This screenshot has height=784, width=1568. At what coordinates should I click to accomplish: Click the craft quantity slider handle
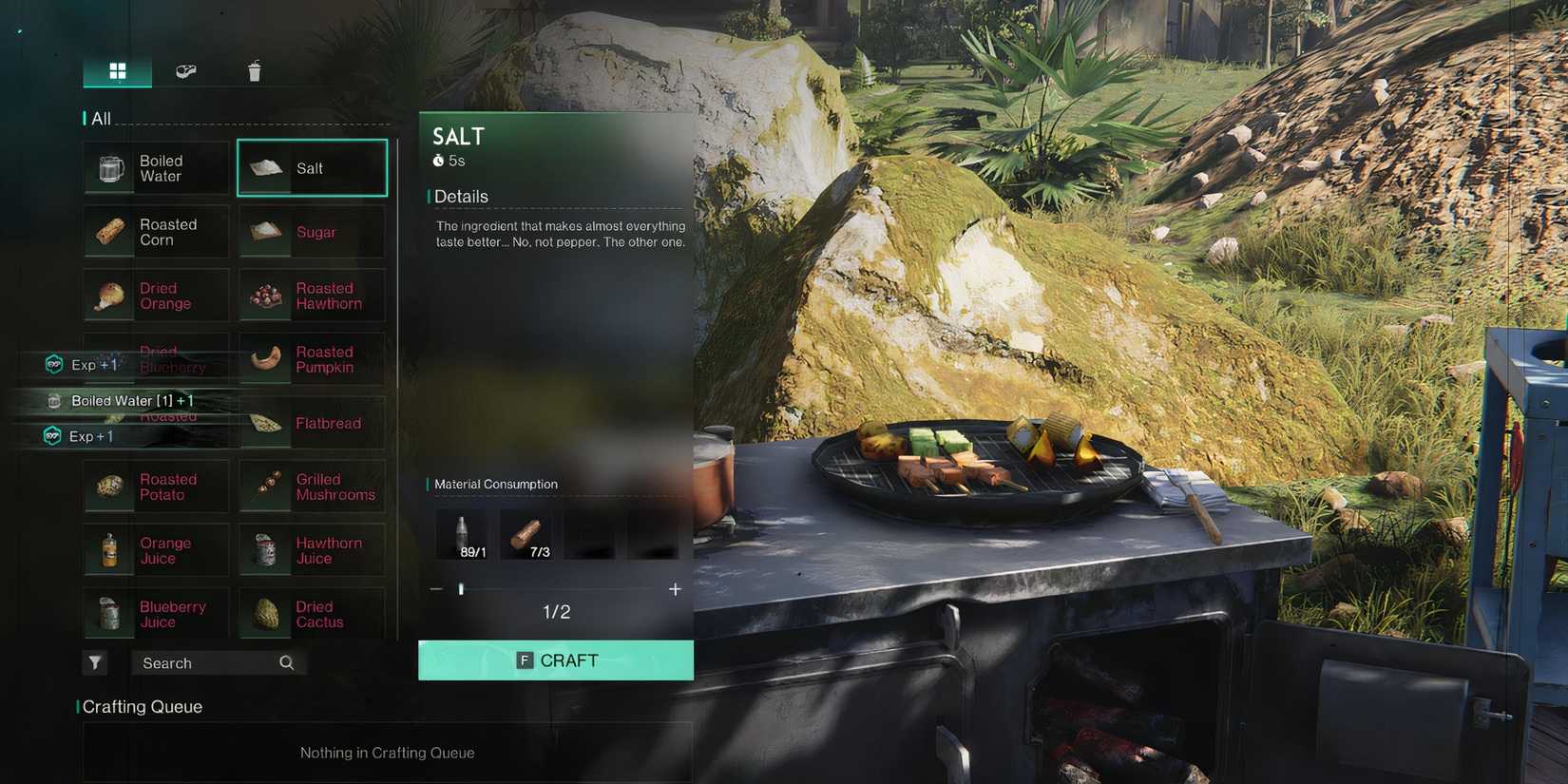462,589
